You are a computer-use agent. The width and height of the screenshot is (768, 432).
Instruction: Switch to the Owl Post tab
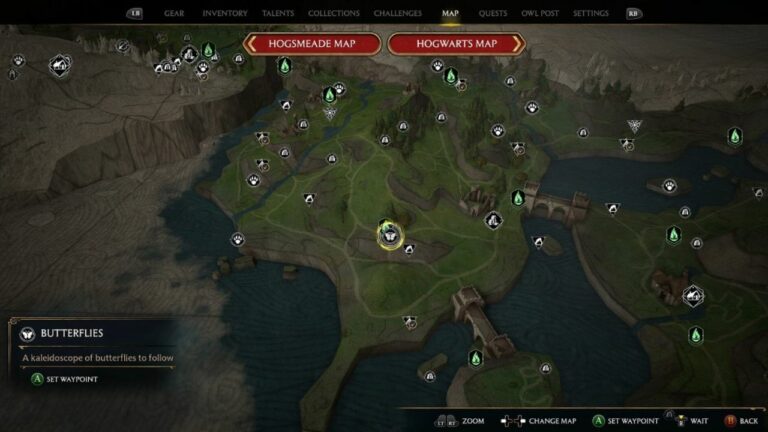pos(541,13)
